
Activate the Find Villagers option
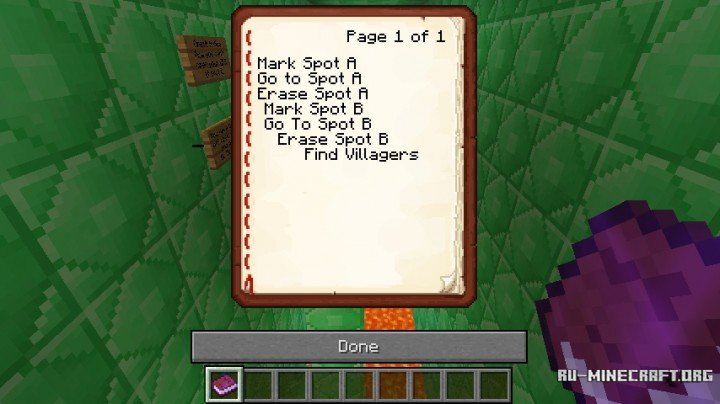361,154
